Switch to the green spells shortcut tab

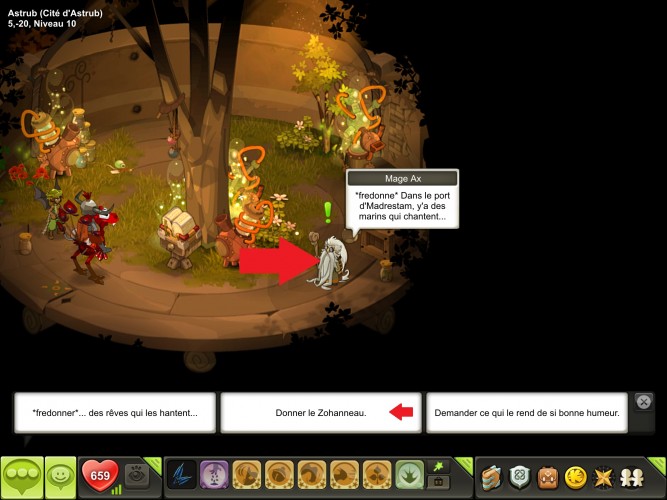tap(436, 466)
